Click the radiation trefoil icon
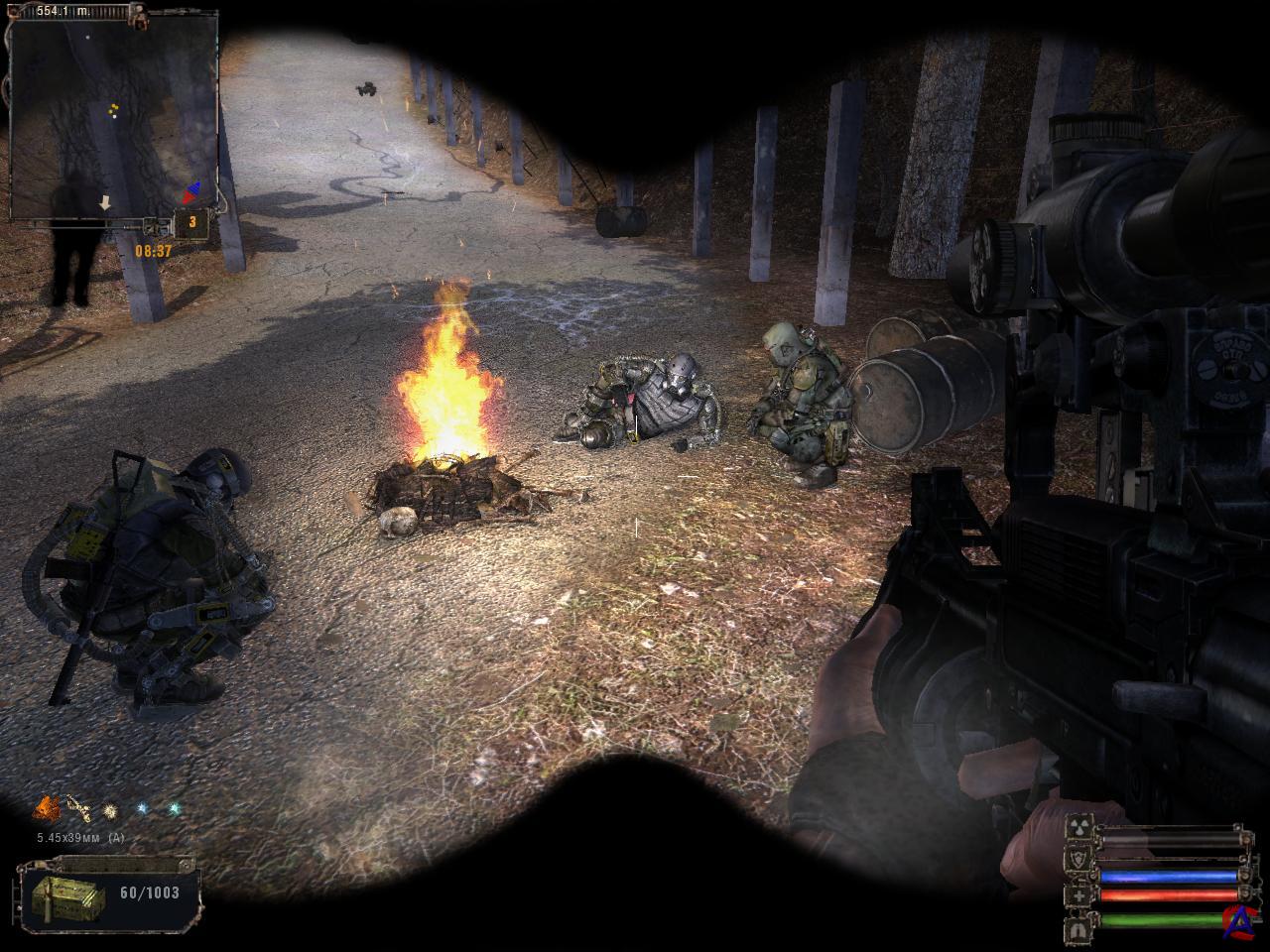This screenshot has width=1270, height=952. 1079,826
